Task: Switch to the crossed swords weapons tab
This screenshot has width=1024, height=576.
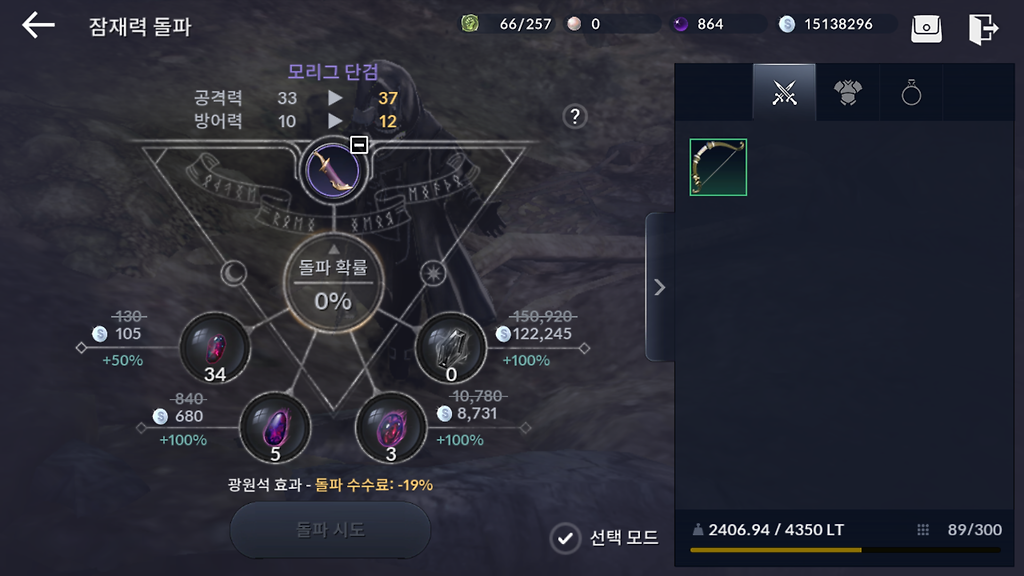Action: 784,93
